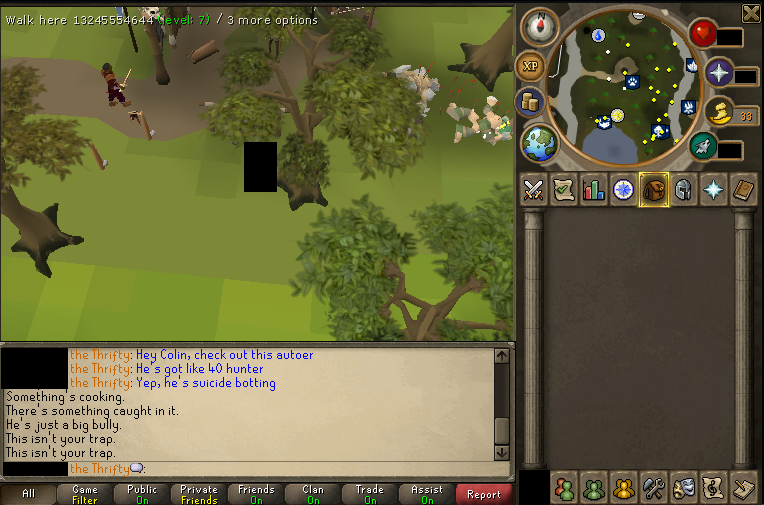764x505 pixels.
Task: Open the Combat Styles tab with crossed swords
Action: click(533, 189)
